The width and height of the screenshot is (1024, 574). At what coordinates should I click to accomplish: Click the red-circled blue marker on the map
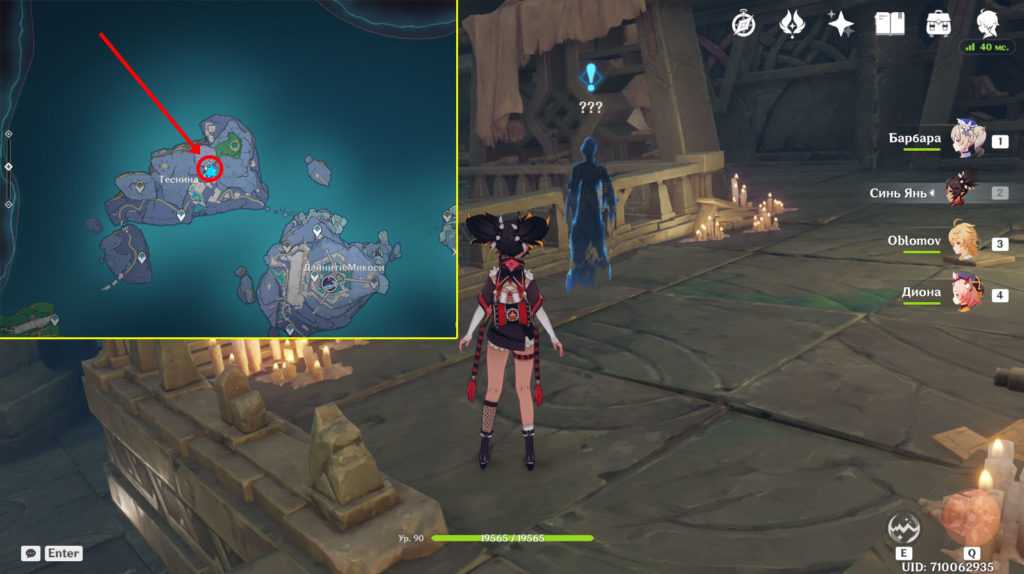(210, 169)
